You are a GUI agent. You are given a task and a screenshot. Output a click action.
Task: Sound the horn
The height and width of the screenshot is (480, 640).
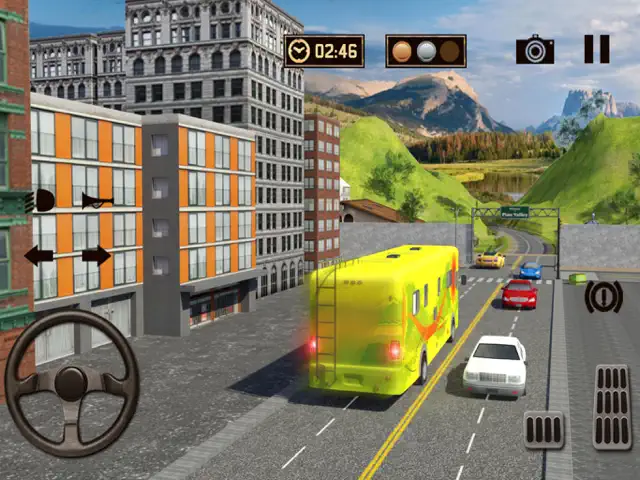[x=97, y=200]
